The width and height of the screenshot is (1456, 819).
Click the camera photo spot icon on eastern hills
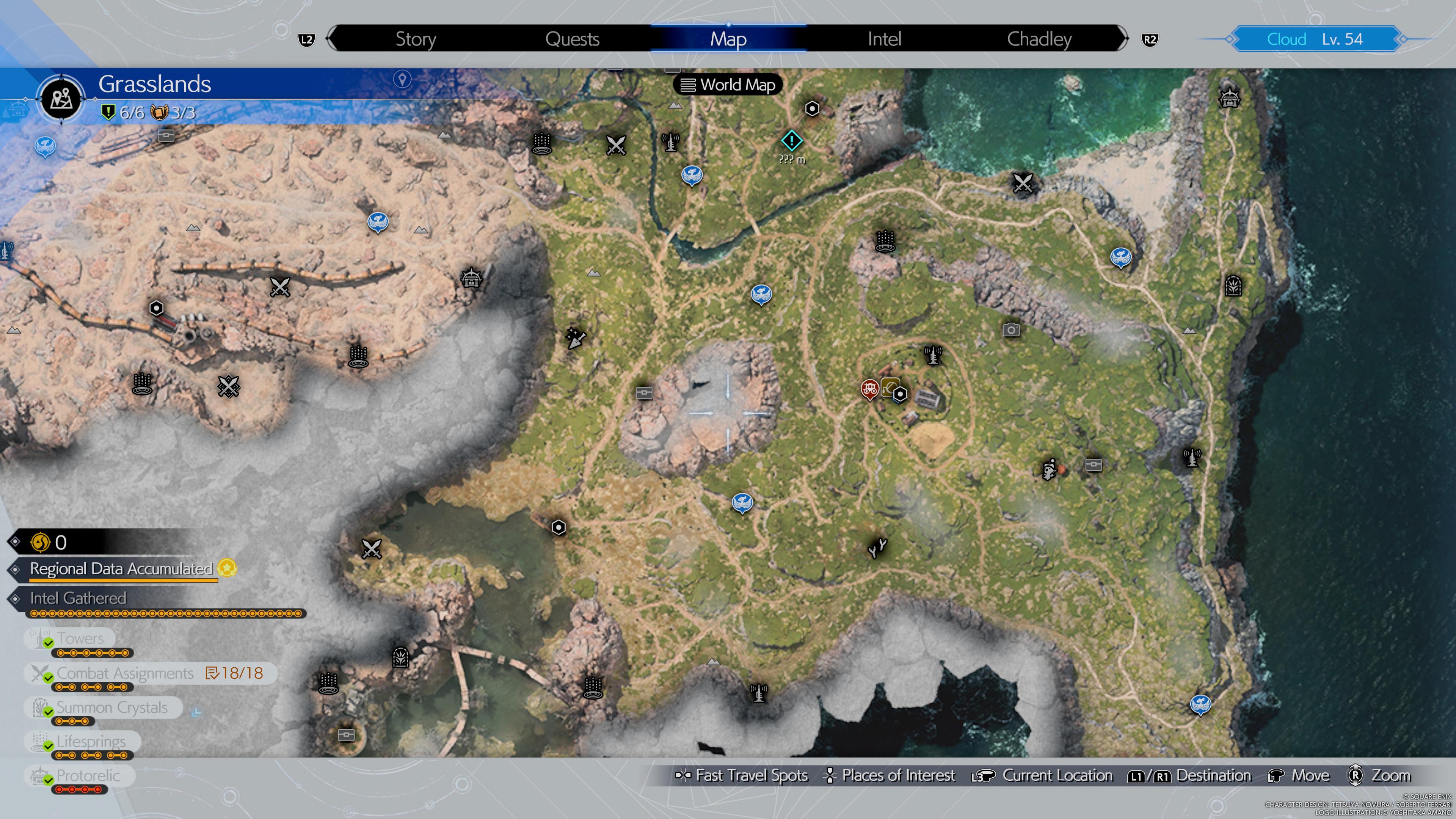[x=1011, y=329]
